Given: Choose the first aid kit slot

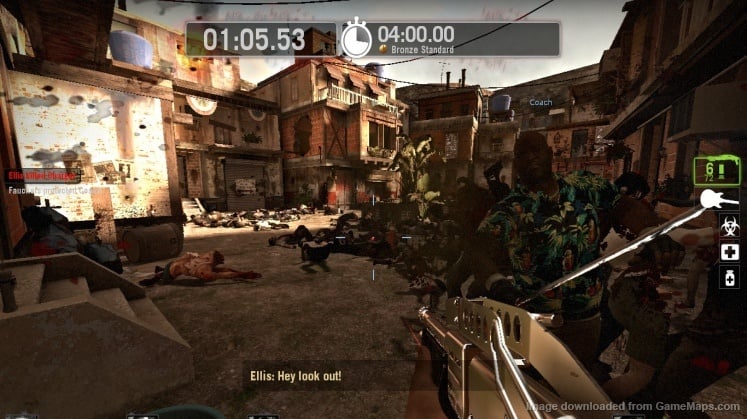Looking at the screenshot, I should point(730,251).
